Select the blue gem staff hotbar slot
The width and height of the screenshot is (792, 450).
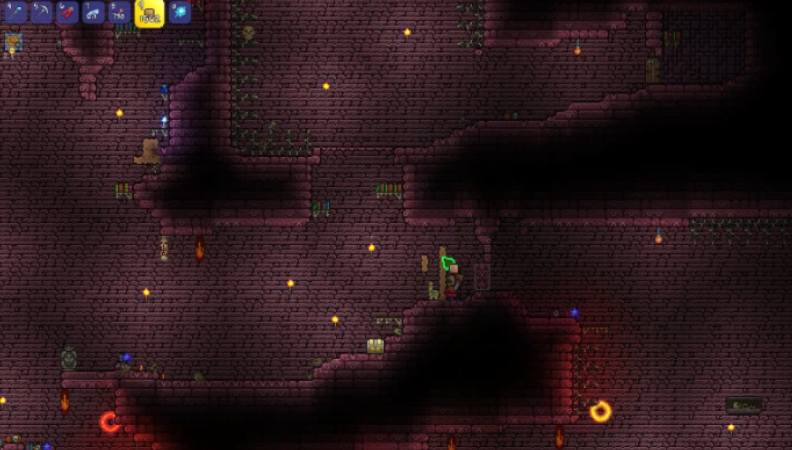click(14, 11)
